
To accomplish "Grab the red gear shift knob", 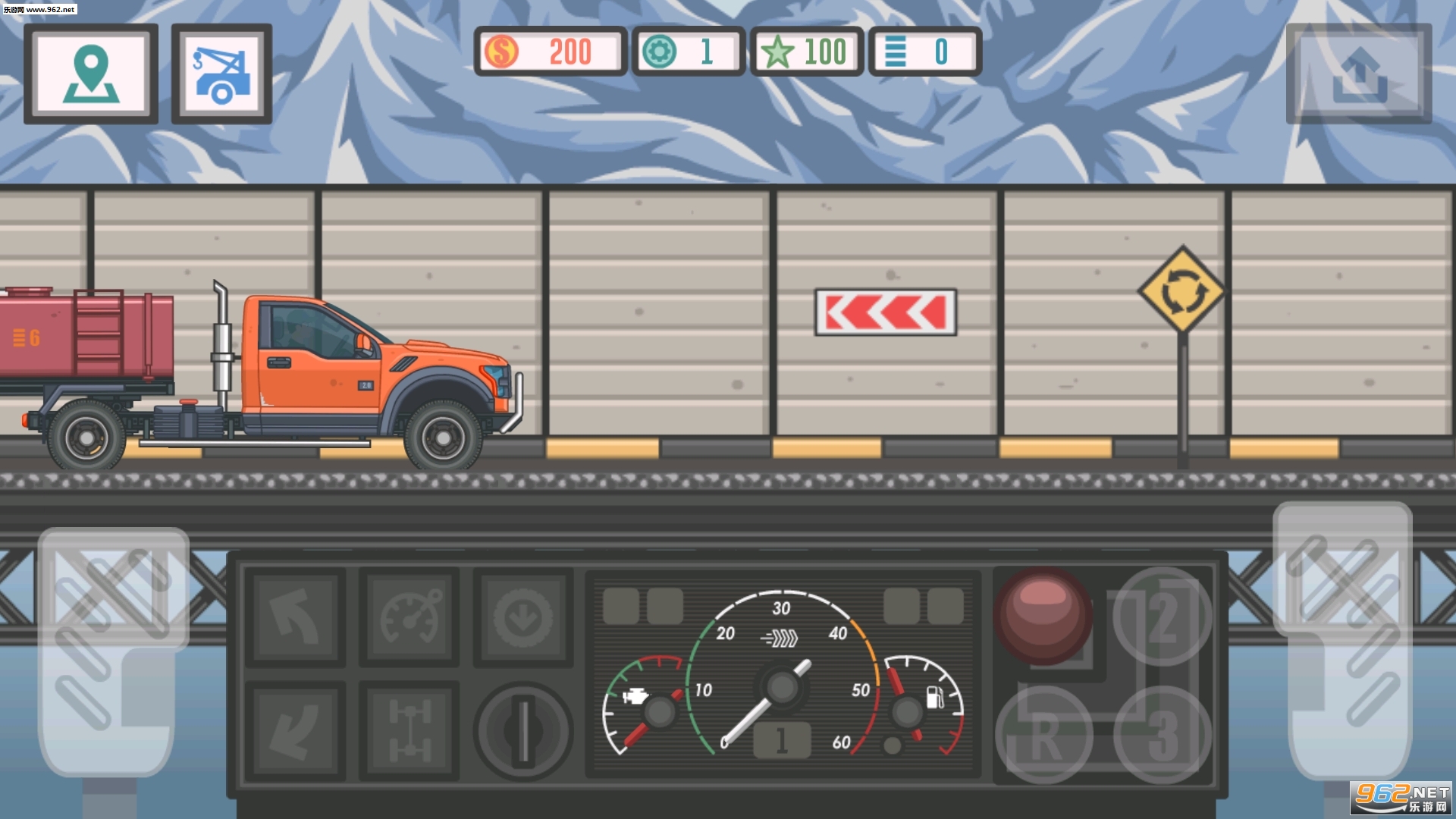I will (x=1043, y=614).
